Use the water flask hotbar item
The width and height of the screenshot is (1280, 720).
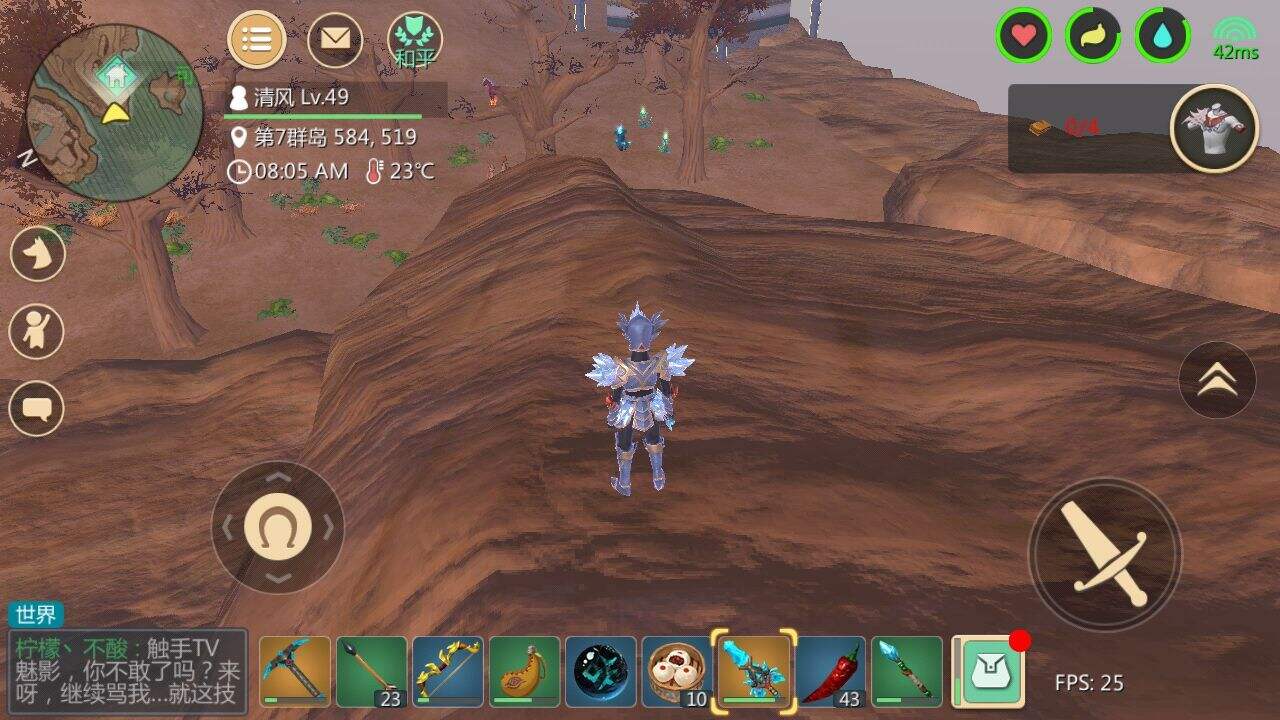[524, 671]
